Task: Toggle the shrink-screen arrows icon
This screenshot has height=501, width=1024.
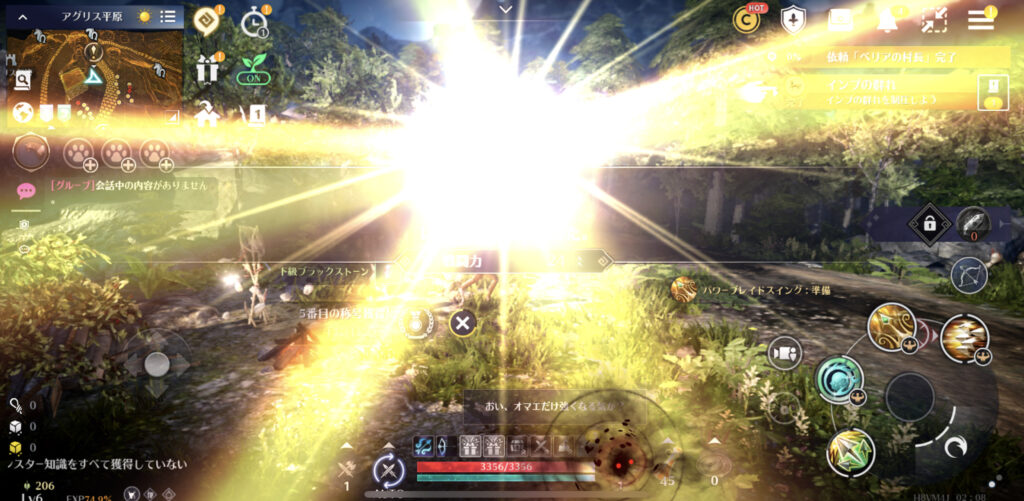Action: pyautogui.click(x=934, y=19)
